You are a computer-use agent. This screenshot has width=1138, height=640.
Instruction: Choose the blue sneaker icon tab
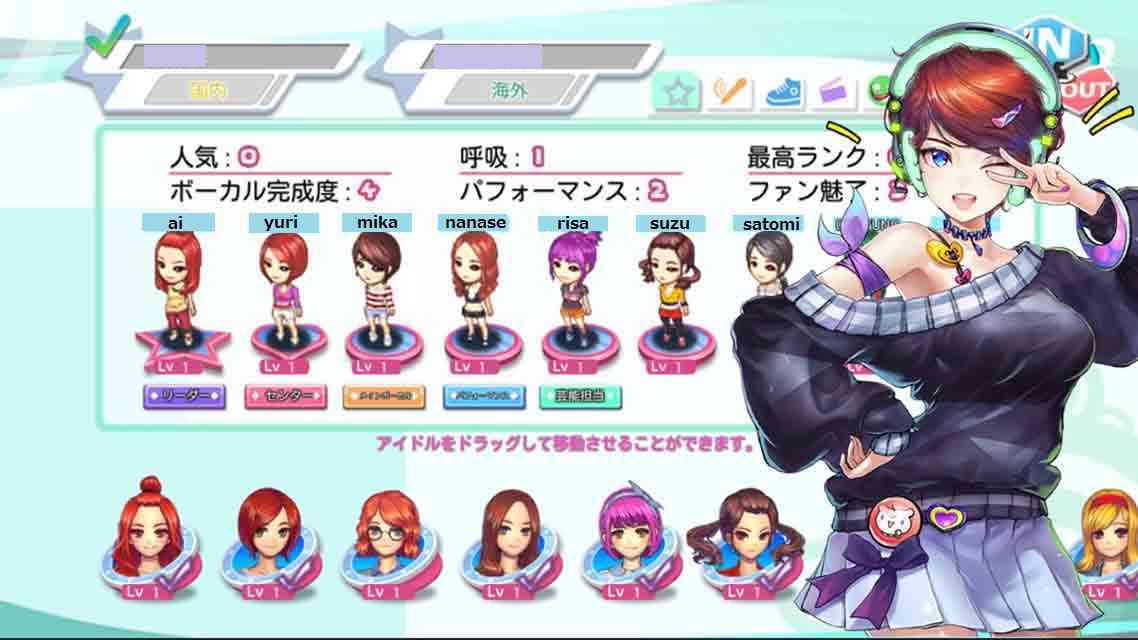[783, 93]
